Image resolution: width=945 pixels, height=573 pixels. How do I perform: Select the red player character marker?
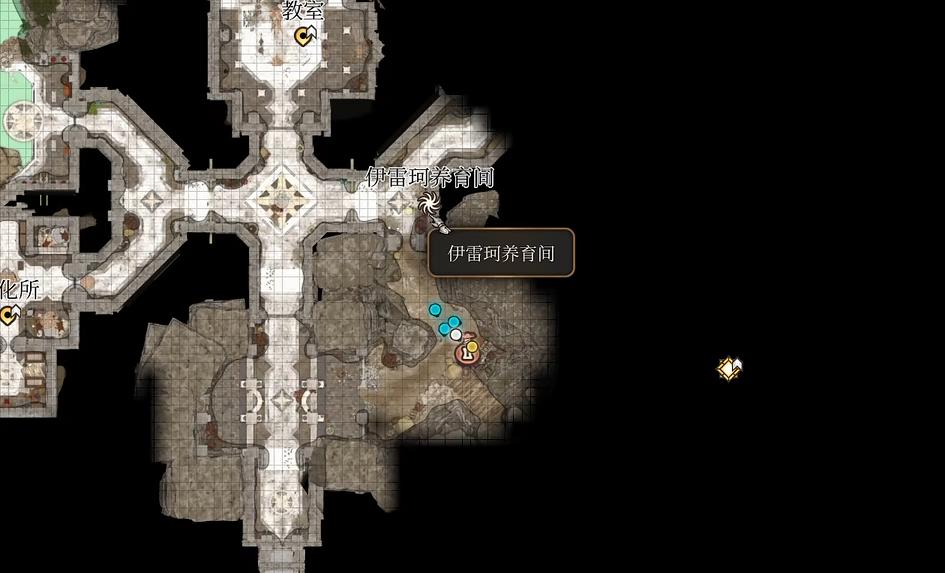coord(465,353)
